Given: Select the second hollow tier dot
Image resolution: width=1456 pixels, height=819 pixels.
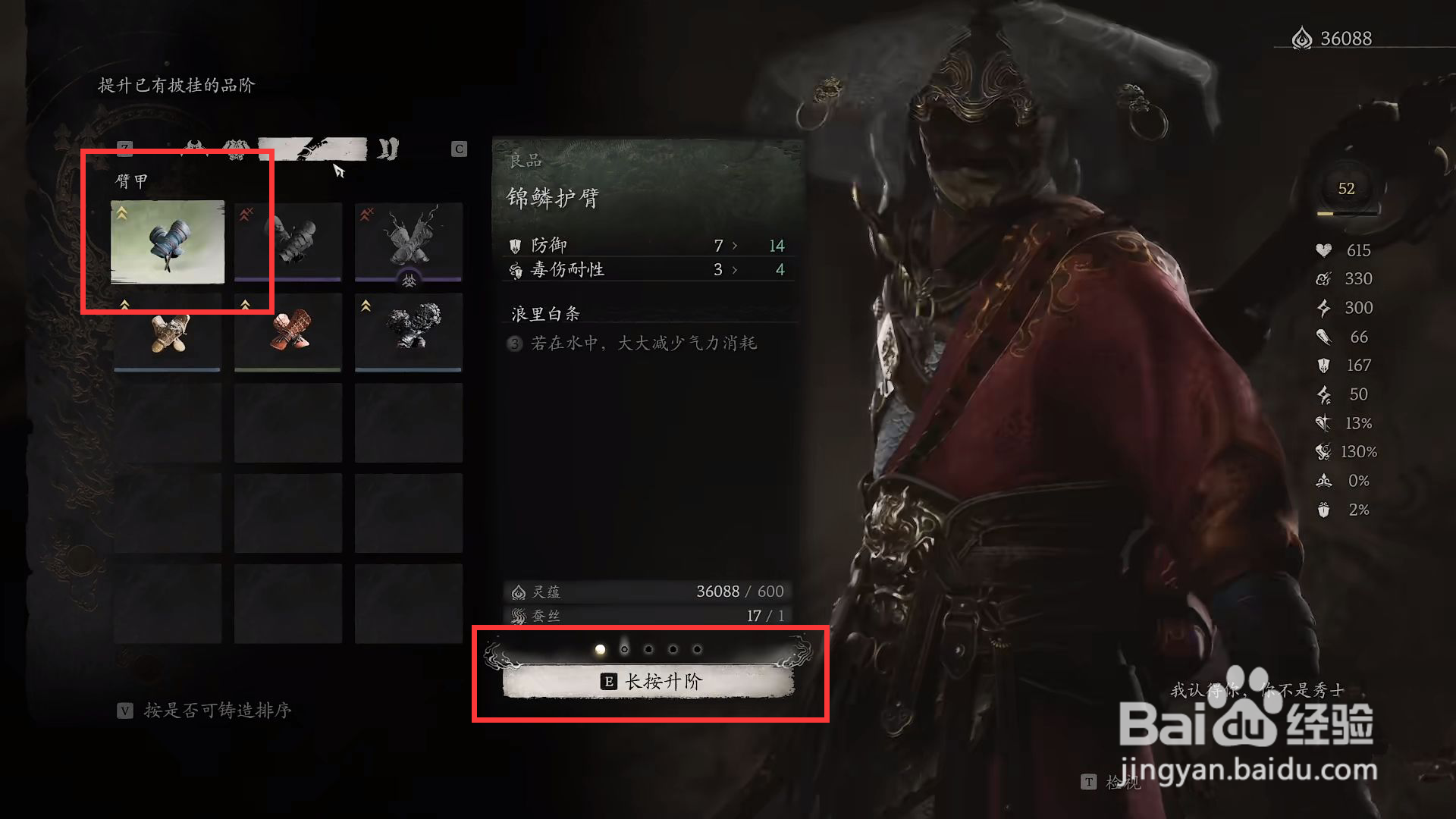Looking at the screenshot, I should [x=623, y=649].
